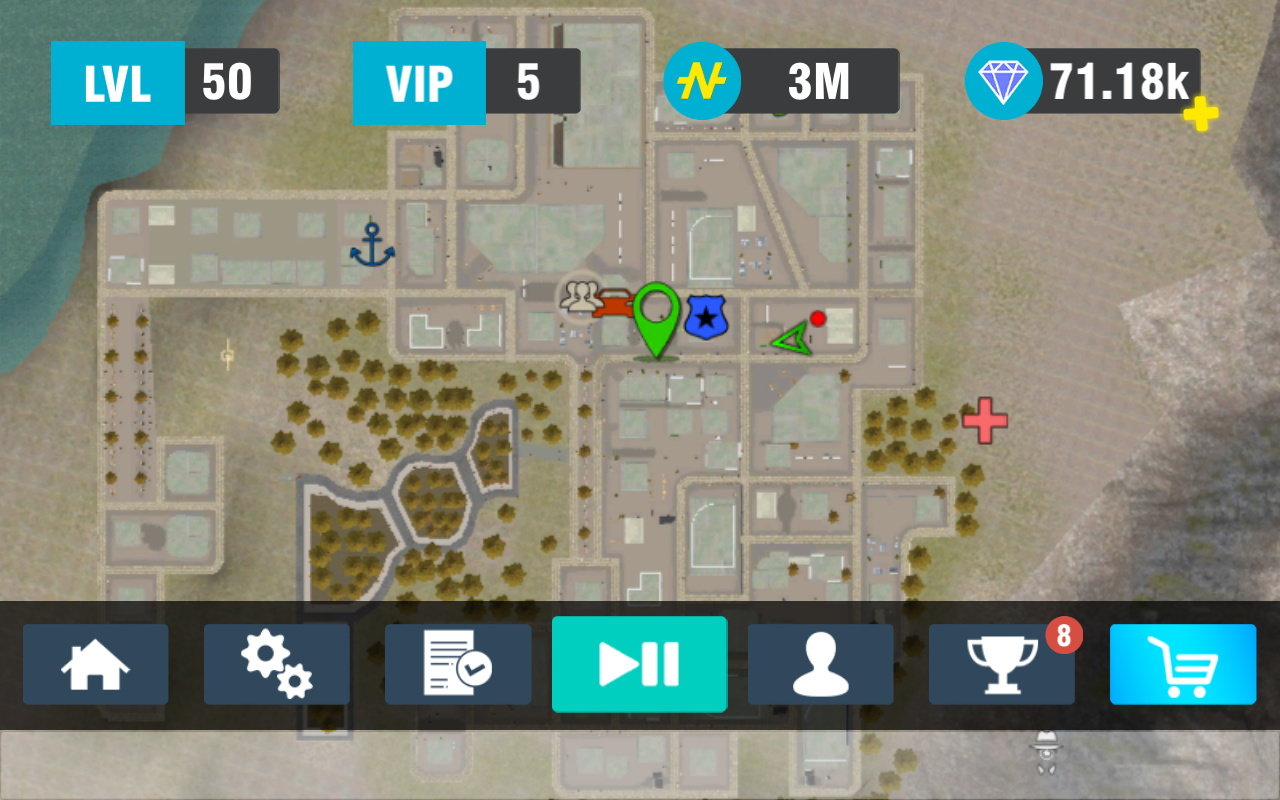
Task: Select the police badge map marker
Action: click(706, 318)
